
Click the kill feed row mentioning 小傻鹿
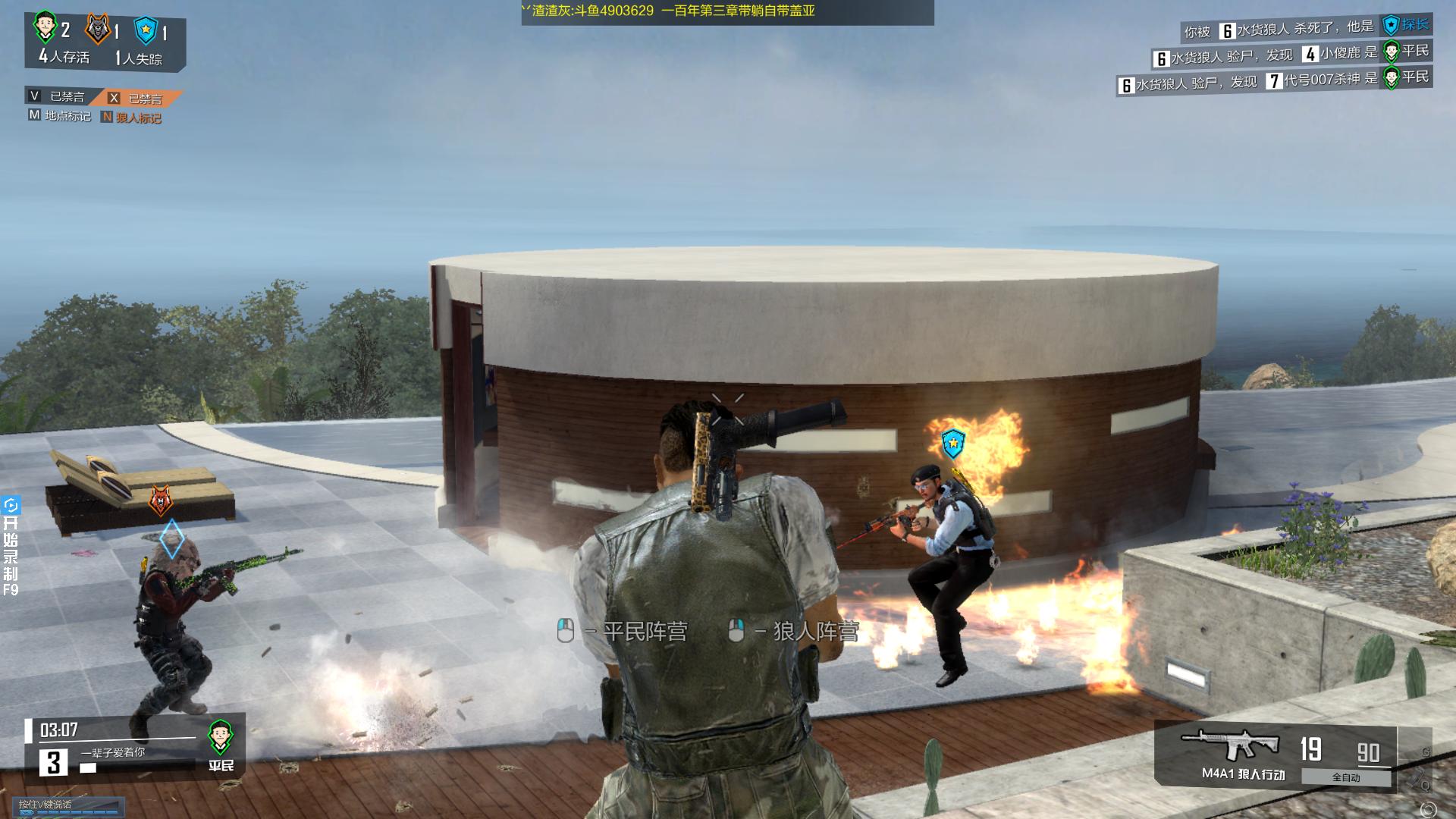[1291, 55]
